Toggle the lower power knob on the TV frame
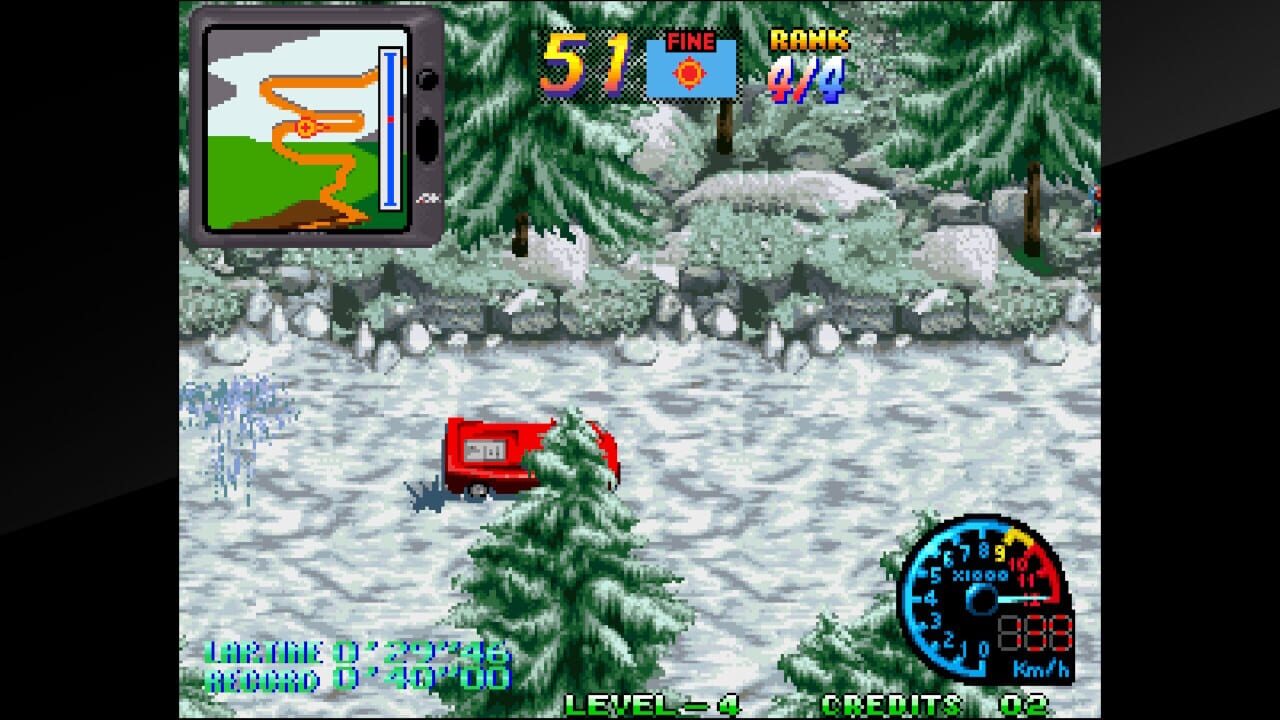This screenshot has height=720, width=1280. tap(425, 137)
